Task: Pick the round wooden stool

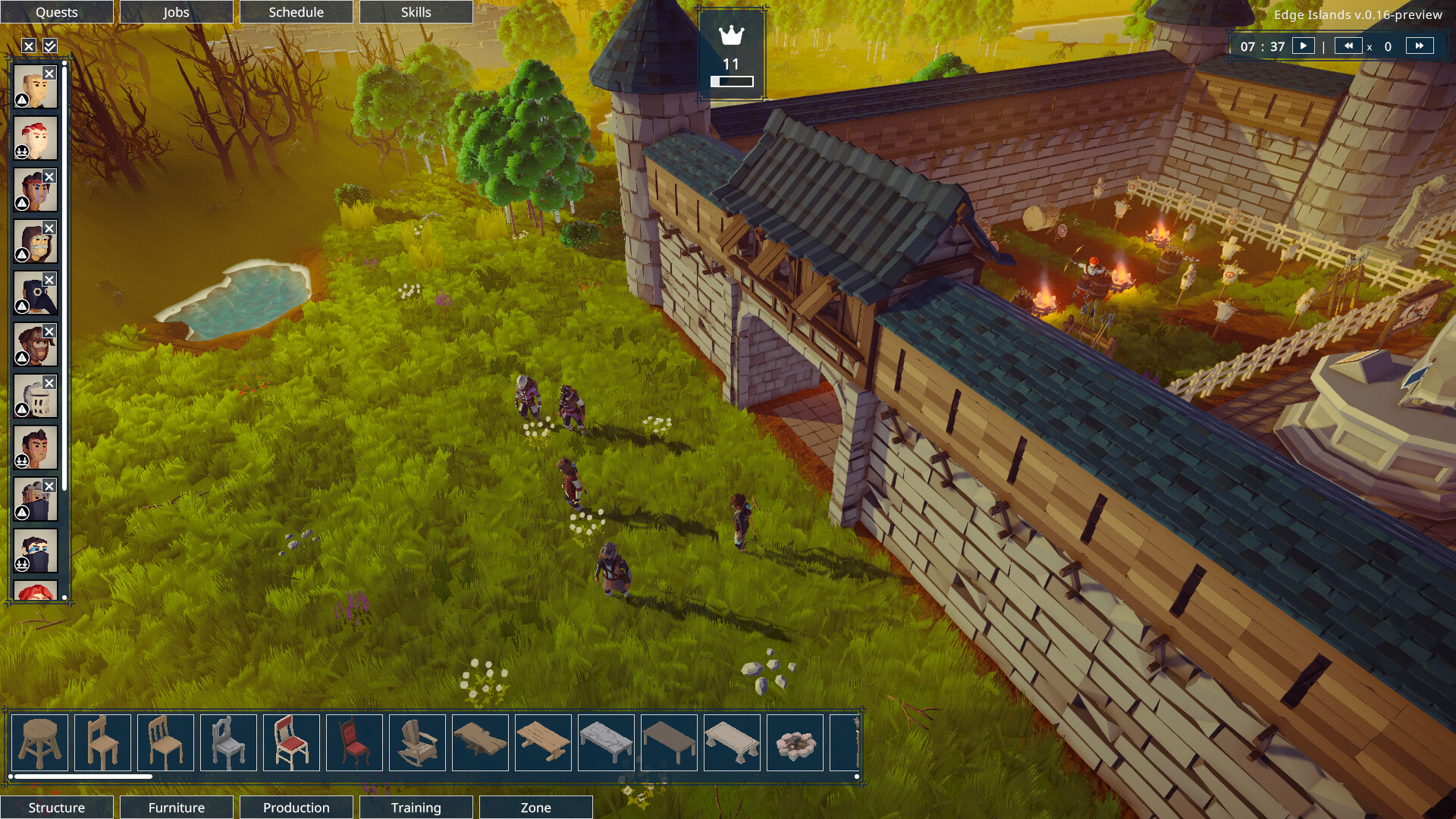Action: [39, 742]
